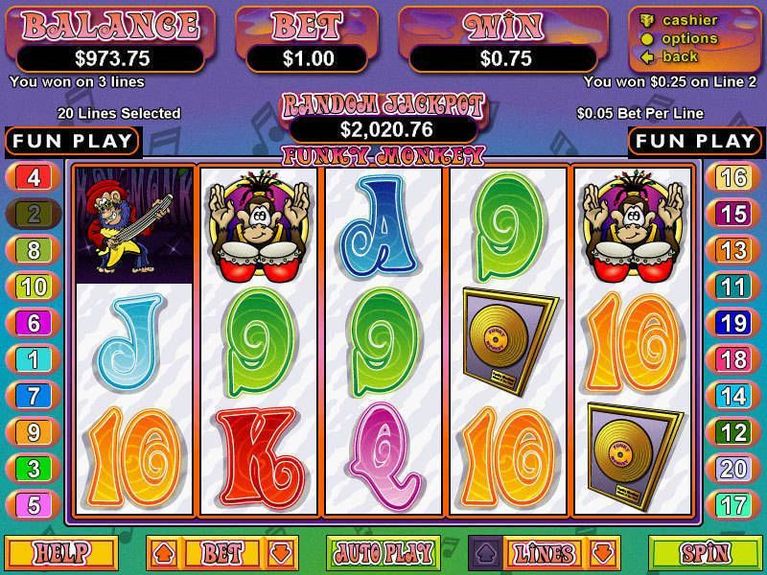Pick payline 17 button
The width and height of the screenshot is (767, 575).
(x=733, y=505)
